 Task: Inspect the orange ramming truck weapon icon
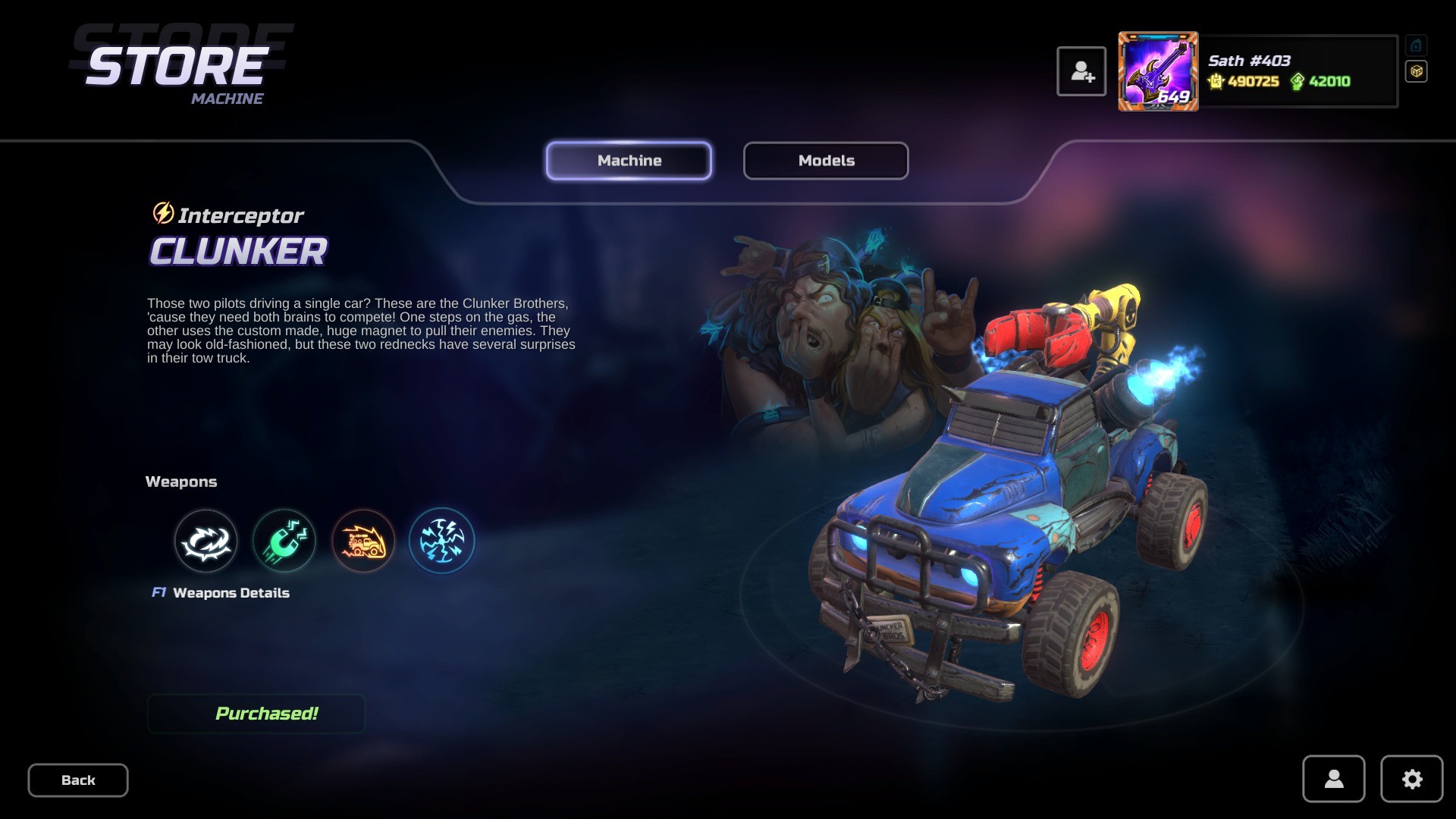tap(363, 540)
